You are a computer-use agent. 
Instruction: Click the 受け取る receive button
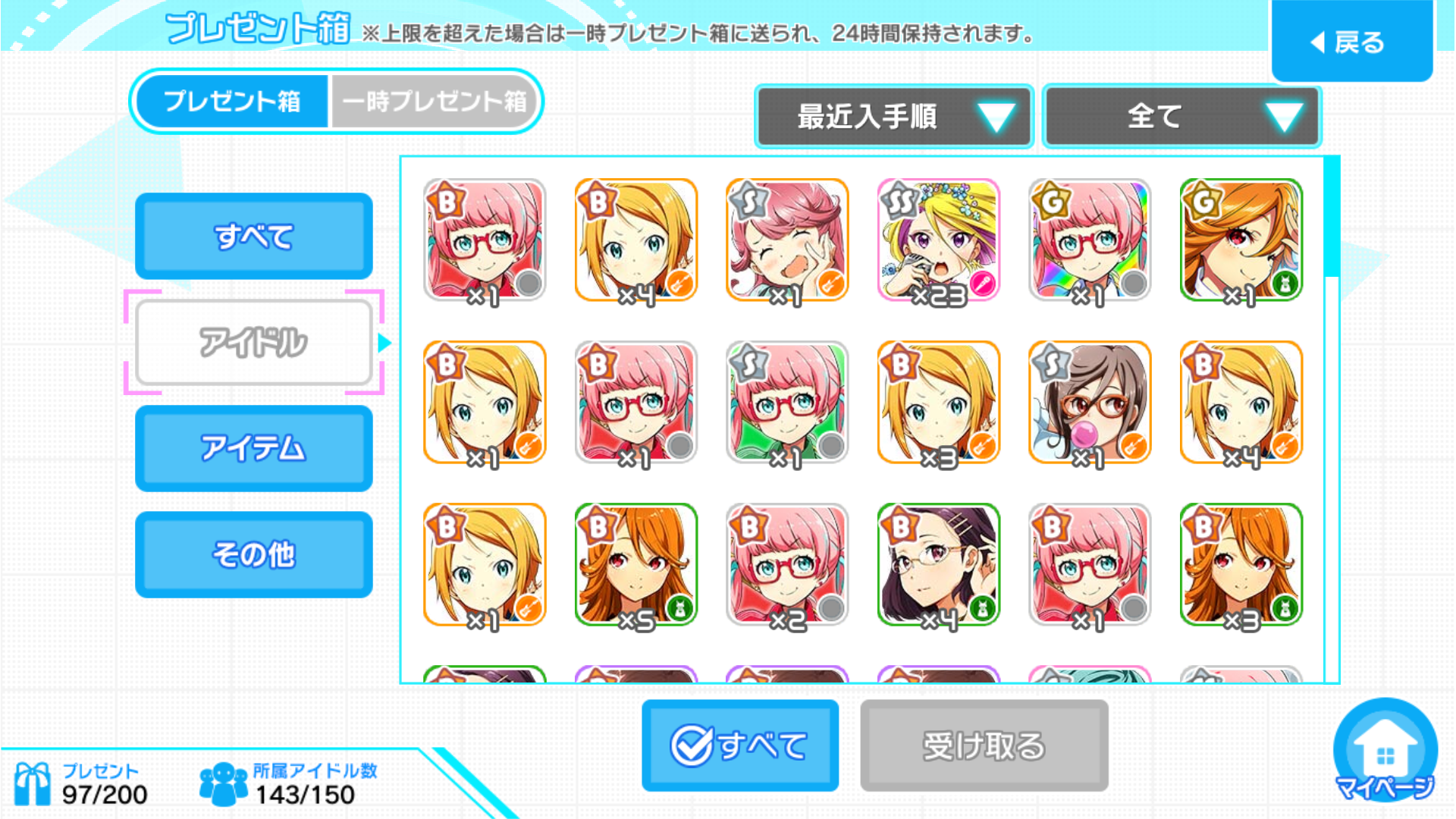(x=984, y=745)
